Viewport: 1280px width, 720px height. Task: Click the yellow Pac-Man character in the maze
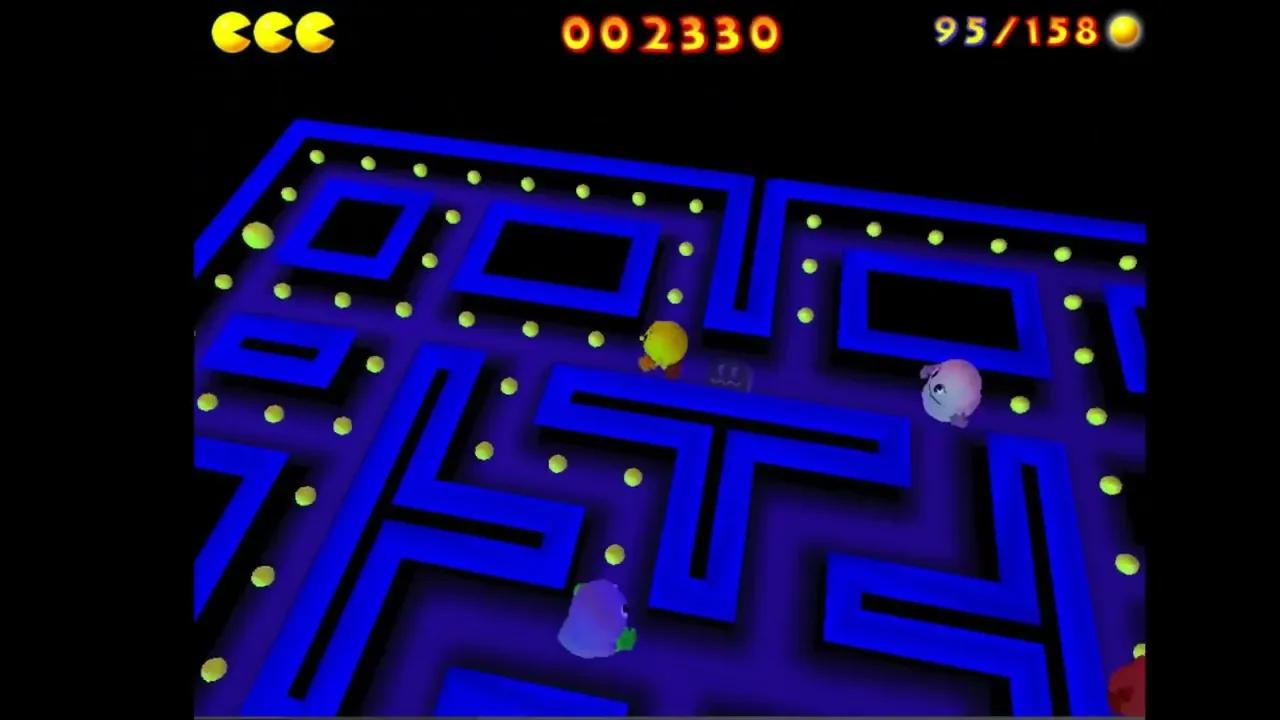pos(664,346)
